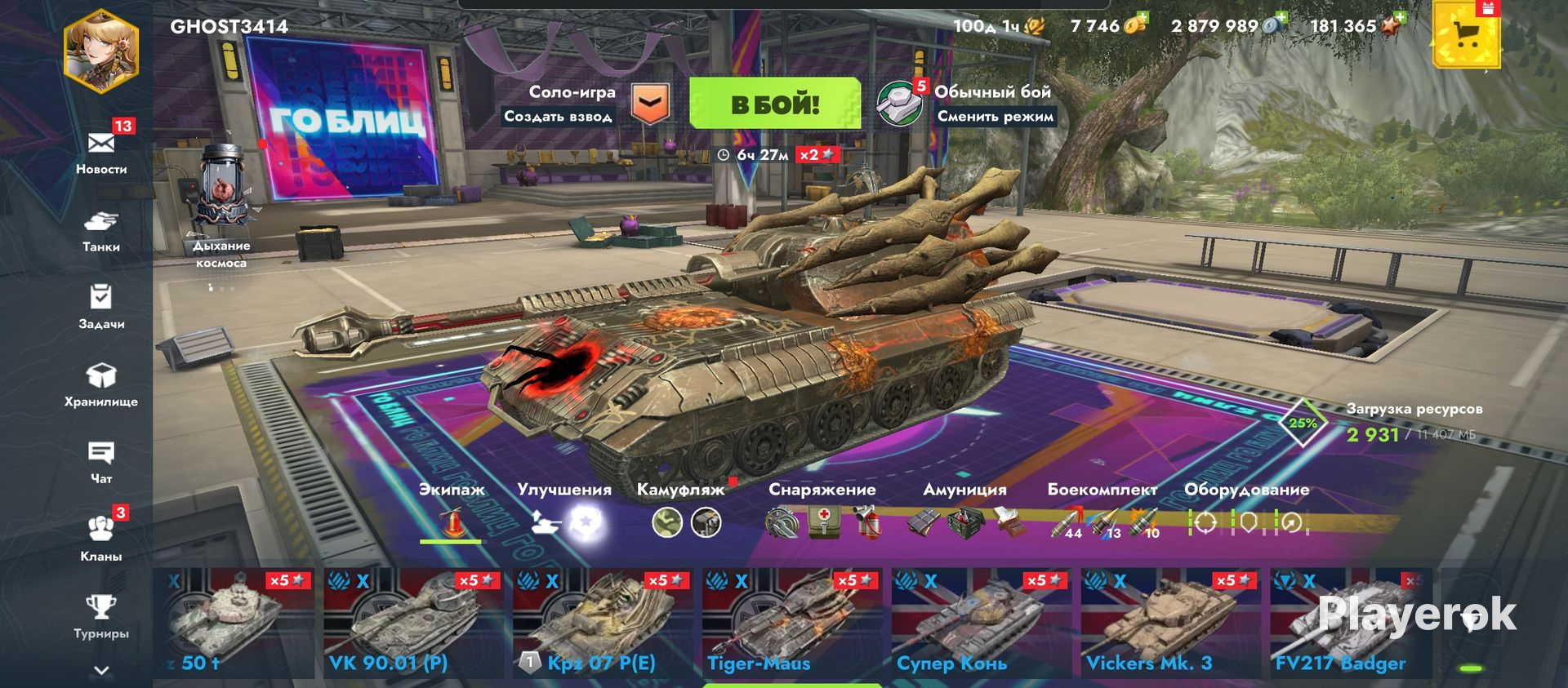Open the Задачи missions menu
Image resolution: width=1568 pixels, height=688 pixels.
point(101,307)
